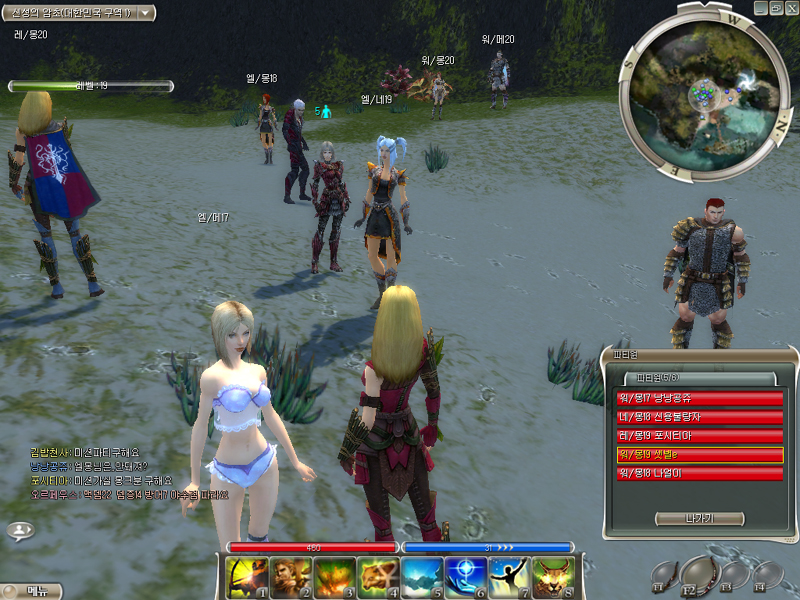This screenshot has width=800, height=600.
Task: Open the 메뉴 menu button
Action: [32, 591]
